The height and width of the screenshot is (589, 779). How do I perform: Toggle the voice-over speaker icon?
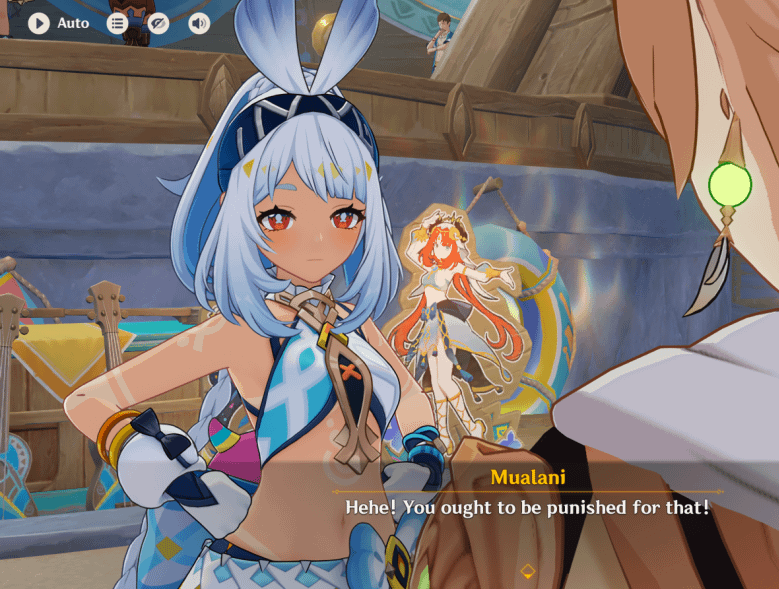(x=199, y=23)
